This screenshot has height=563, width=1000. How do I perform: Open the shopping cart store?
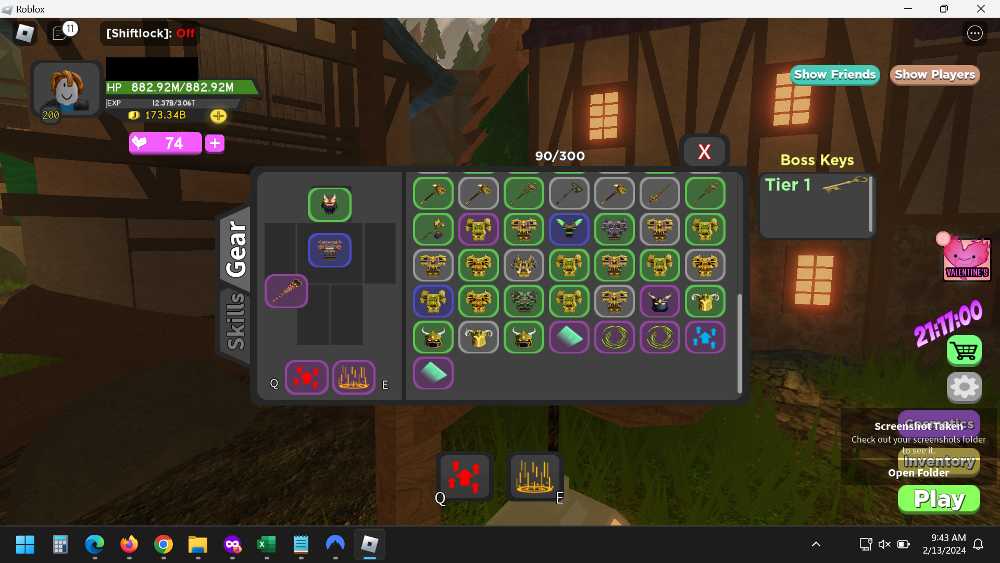coord(964,350)
